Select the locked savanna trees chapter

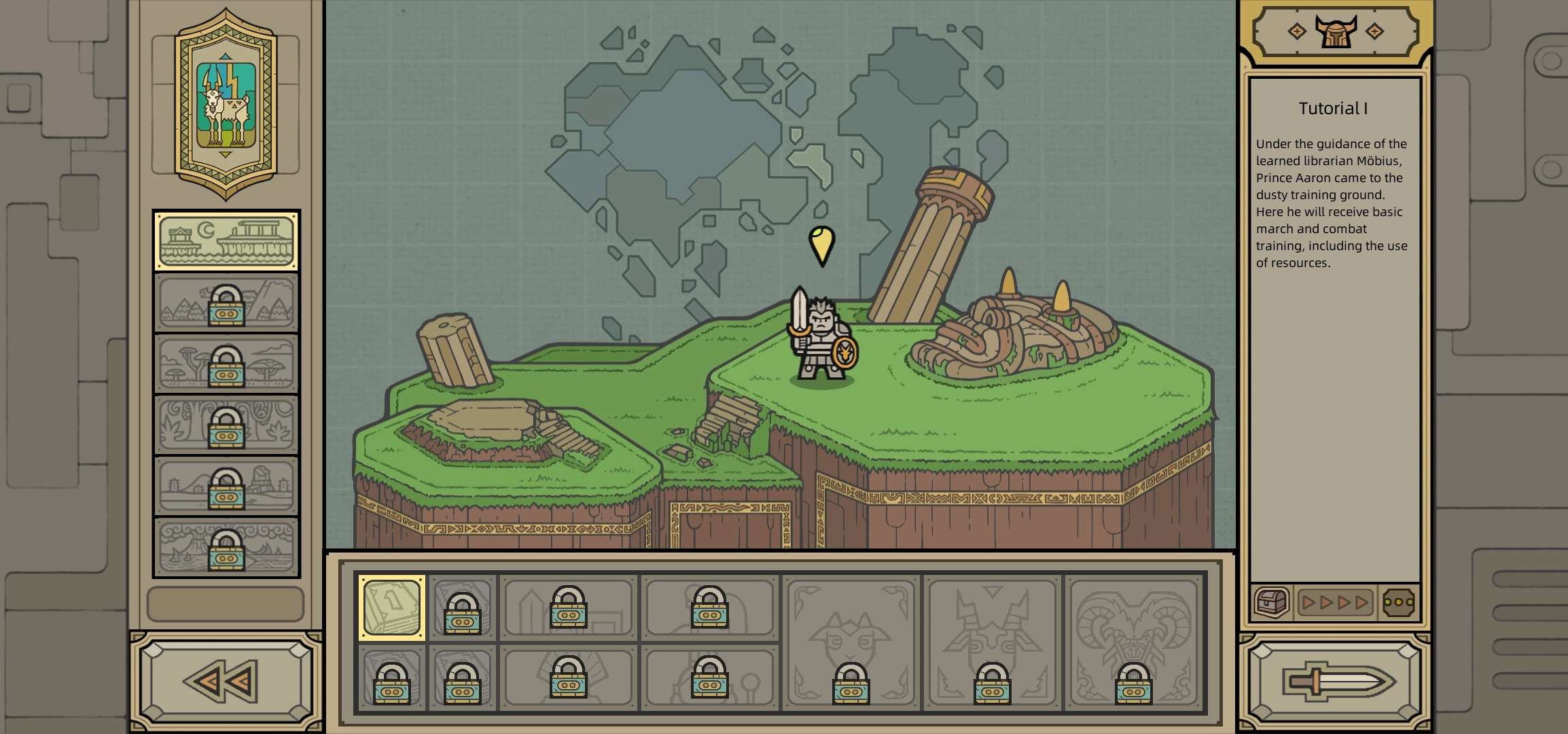point(226,364)
